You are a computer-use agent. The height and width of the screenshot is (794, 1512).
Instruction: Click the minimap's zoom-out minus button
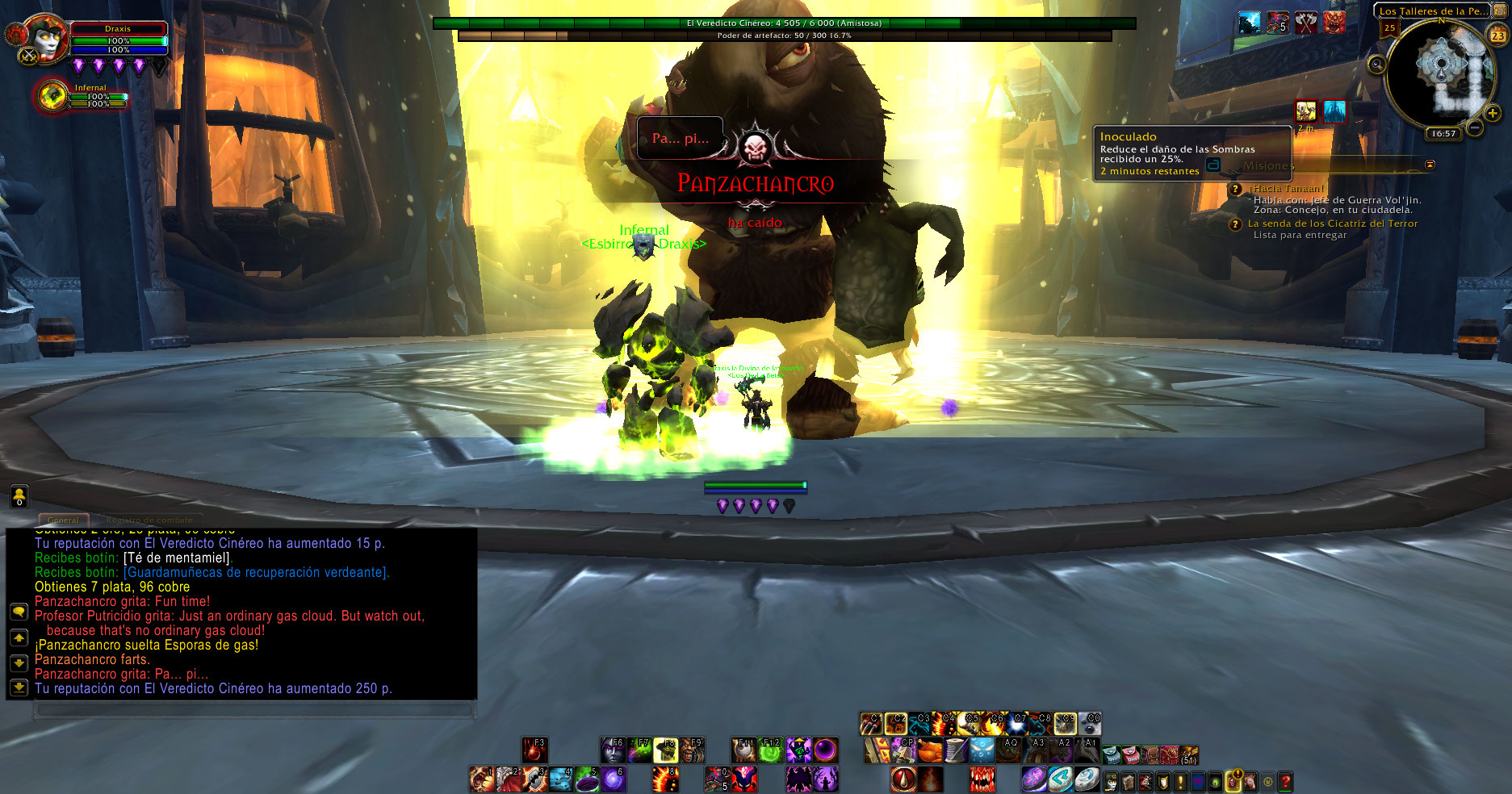(x=1474, y=127)
